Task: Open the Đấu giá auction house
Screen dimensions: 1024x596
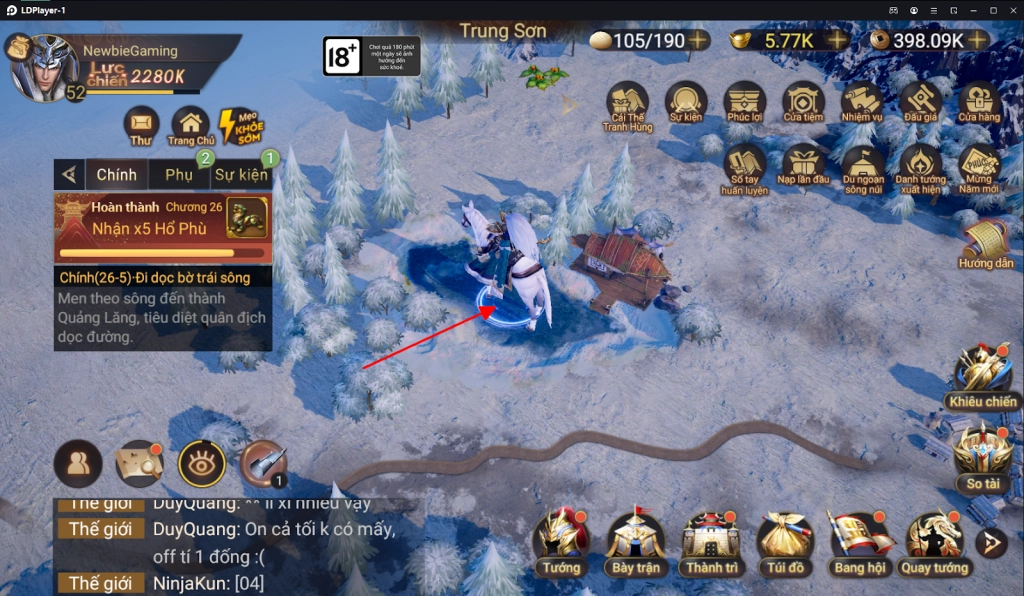Action: pyautogui.click(x=919, y=102)
